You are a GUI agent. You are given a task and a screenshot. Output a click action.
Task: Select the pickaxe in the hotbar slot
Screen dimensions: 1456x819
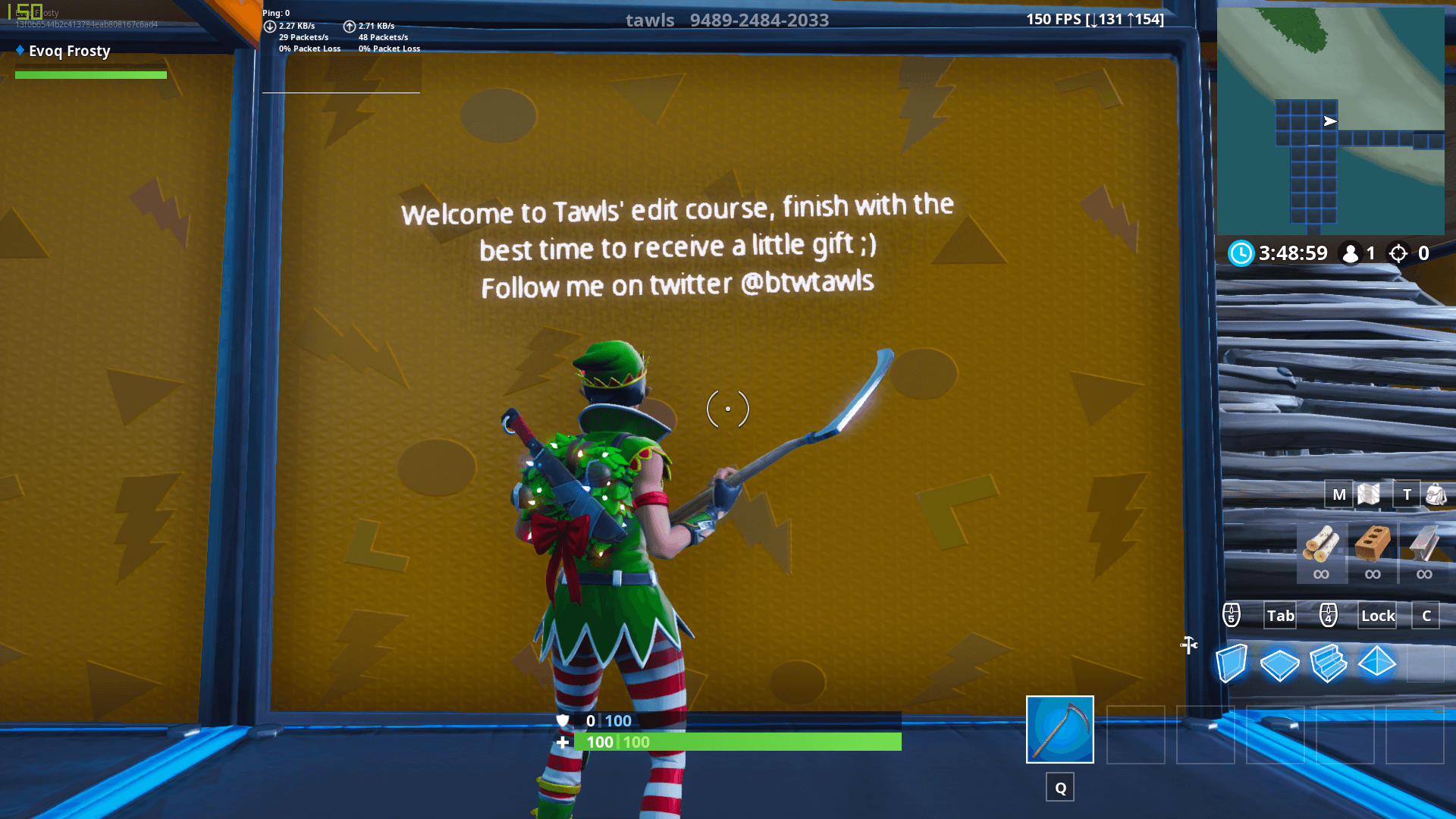coord(1059,730)
